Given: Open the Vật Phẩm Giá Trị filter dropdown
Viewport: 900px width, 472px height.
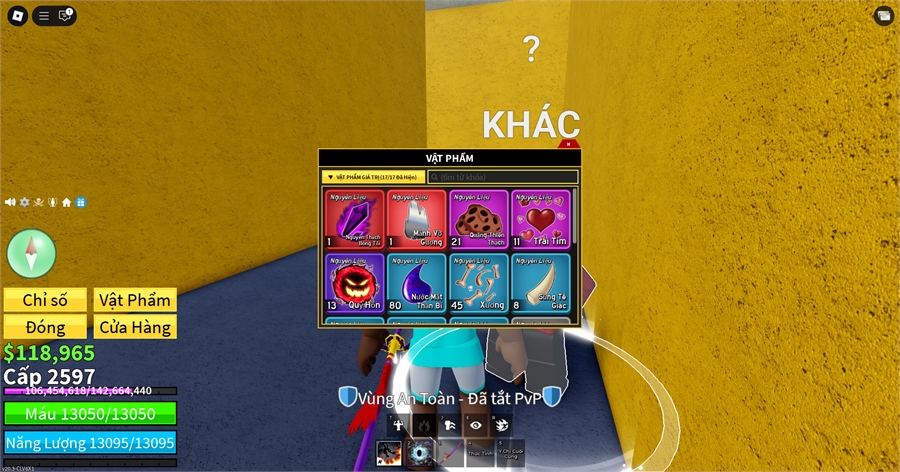Looking at the screenshot, I should (374, 177).
